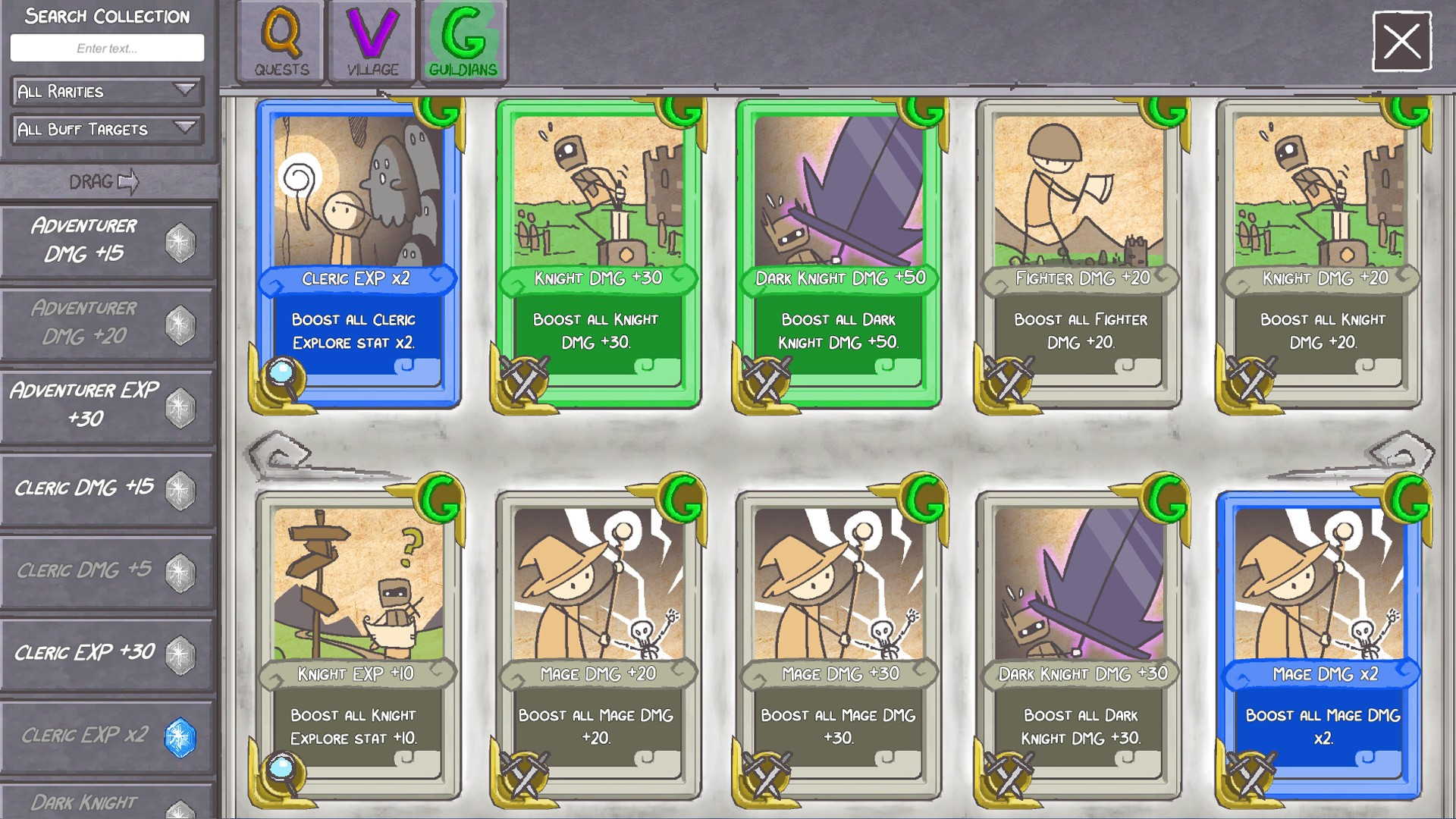The width and height of the screenshot is (1456, 819).
Task: Pick the Dark Knight DMG +50 card
Action: 839,253
